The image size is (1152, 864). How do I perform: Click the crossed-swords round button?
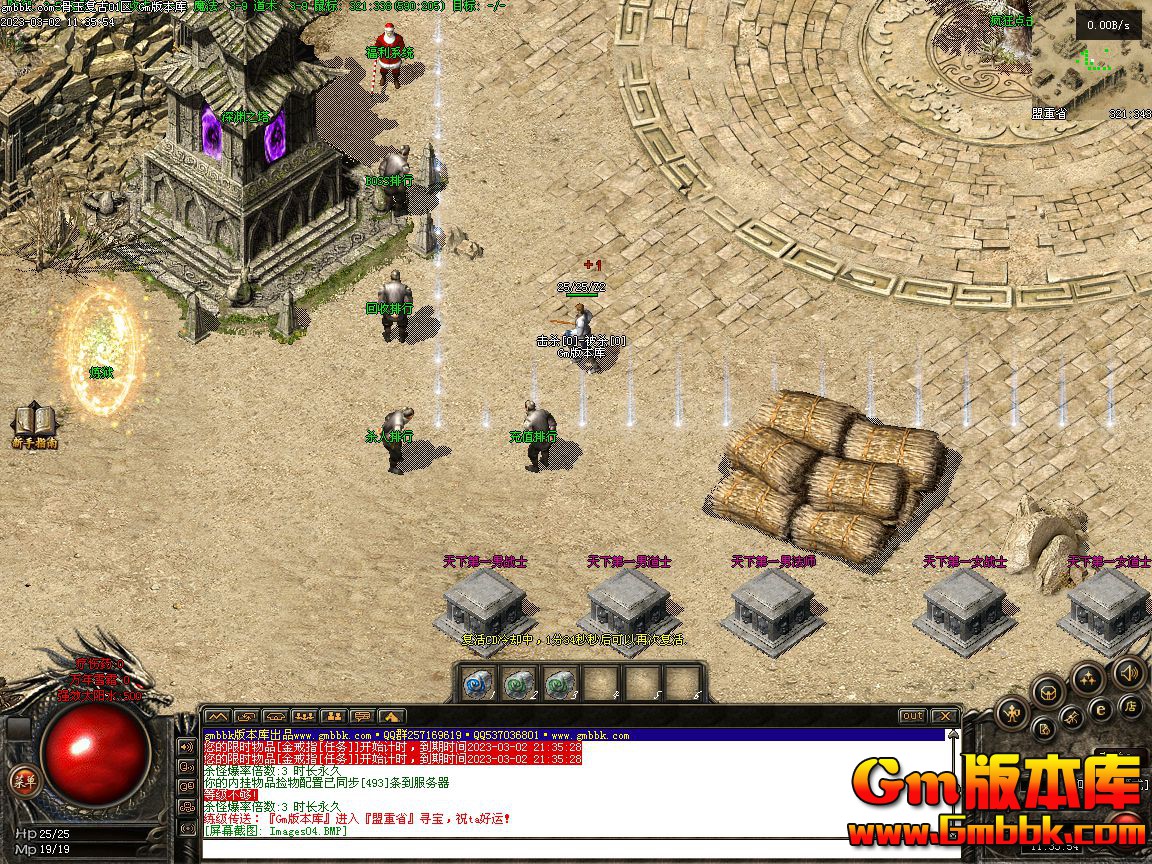tap(1071, 717)
